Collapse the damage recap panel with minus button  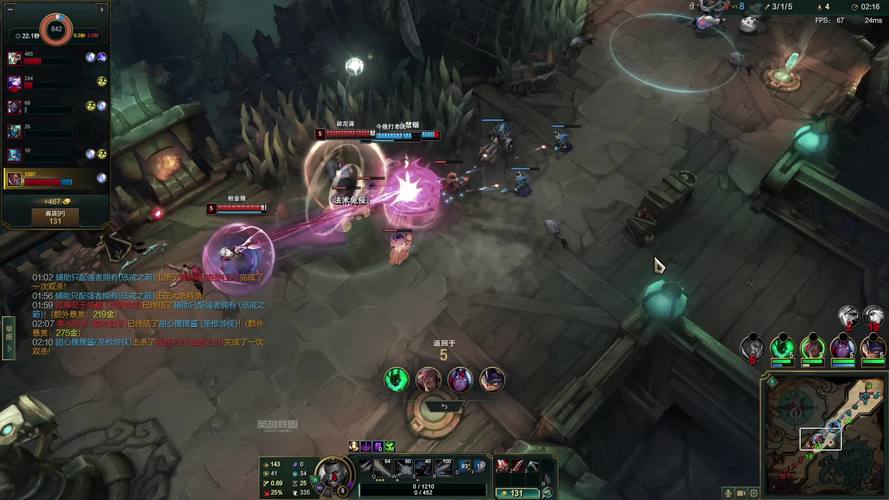tap(11, 10)
